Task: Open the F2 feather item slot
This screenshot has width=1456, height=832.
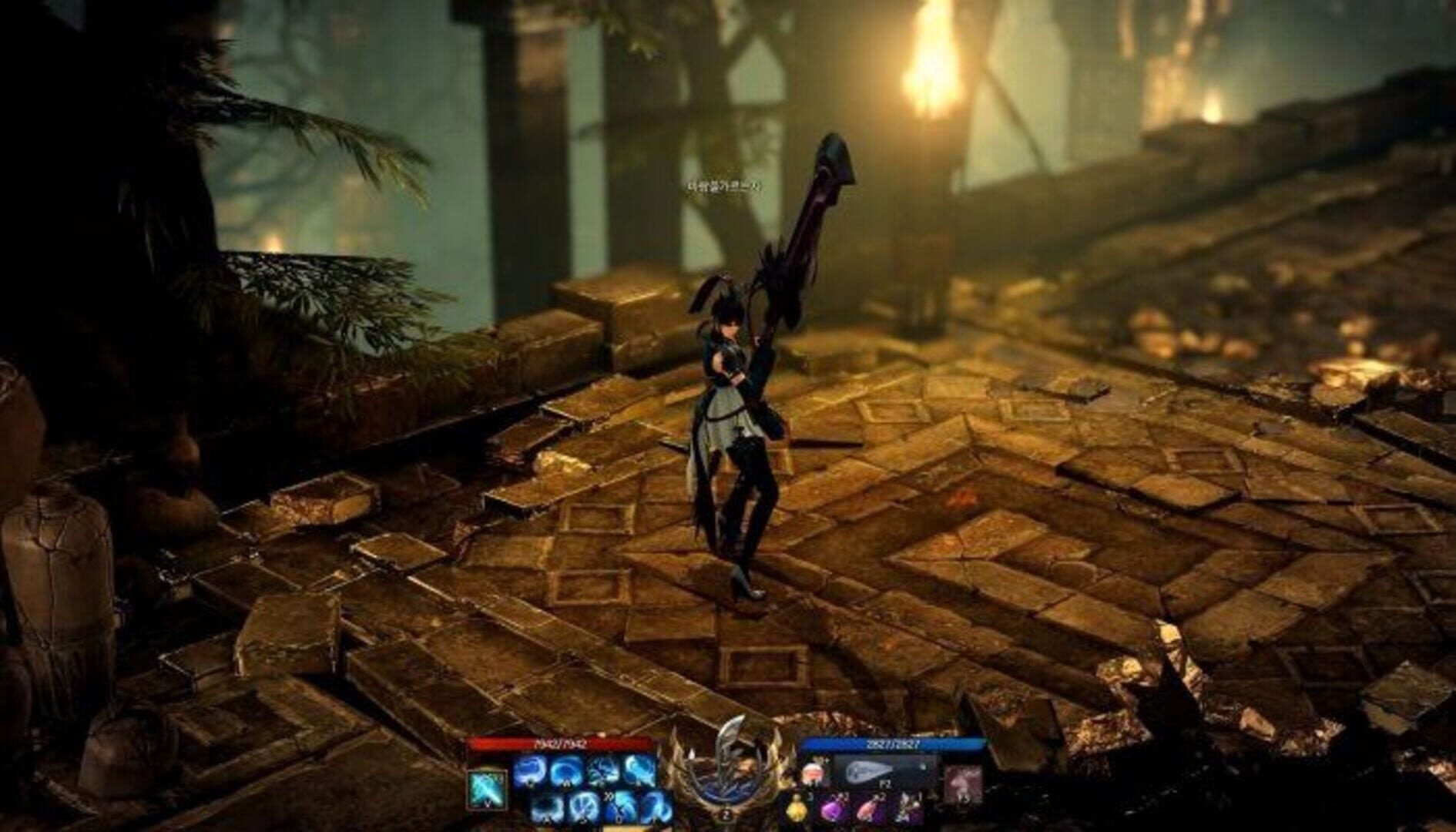Action: point(870,770)
